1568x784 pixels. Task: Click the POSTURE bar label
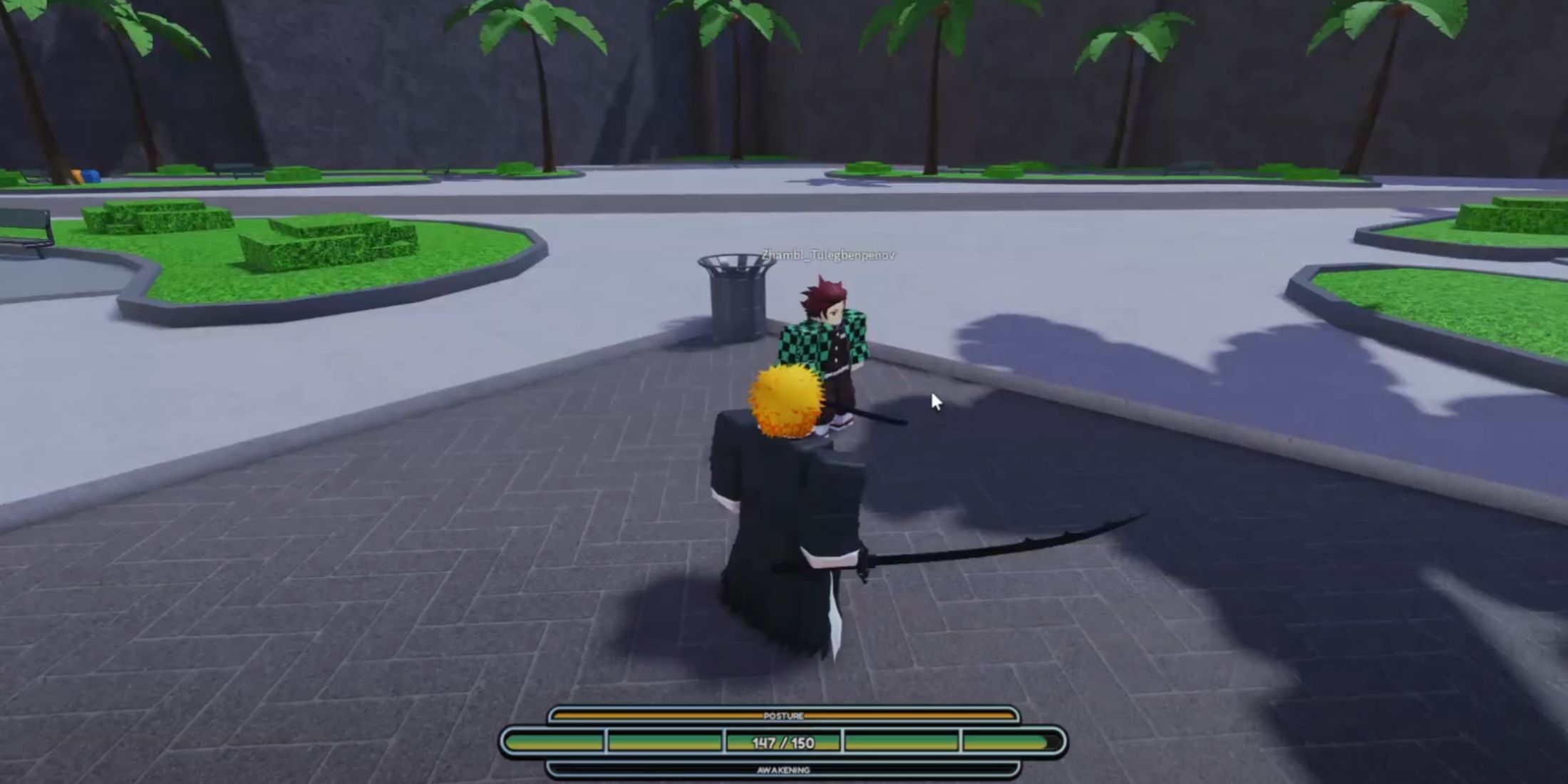(x=784, y=716)
